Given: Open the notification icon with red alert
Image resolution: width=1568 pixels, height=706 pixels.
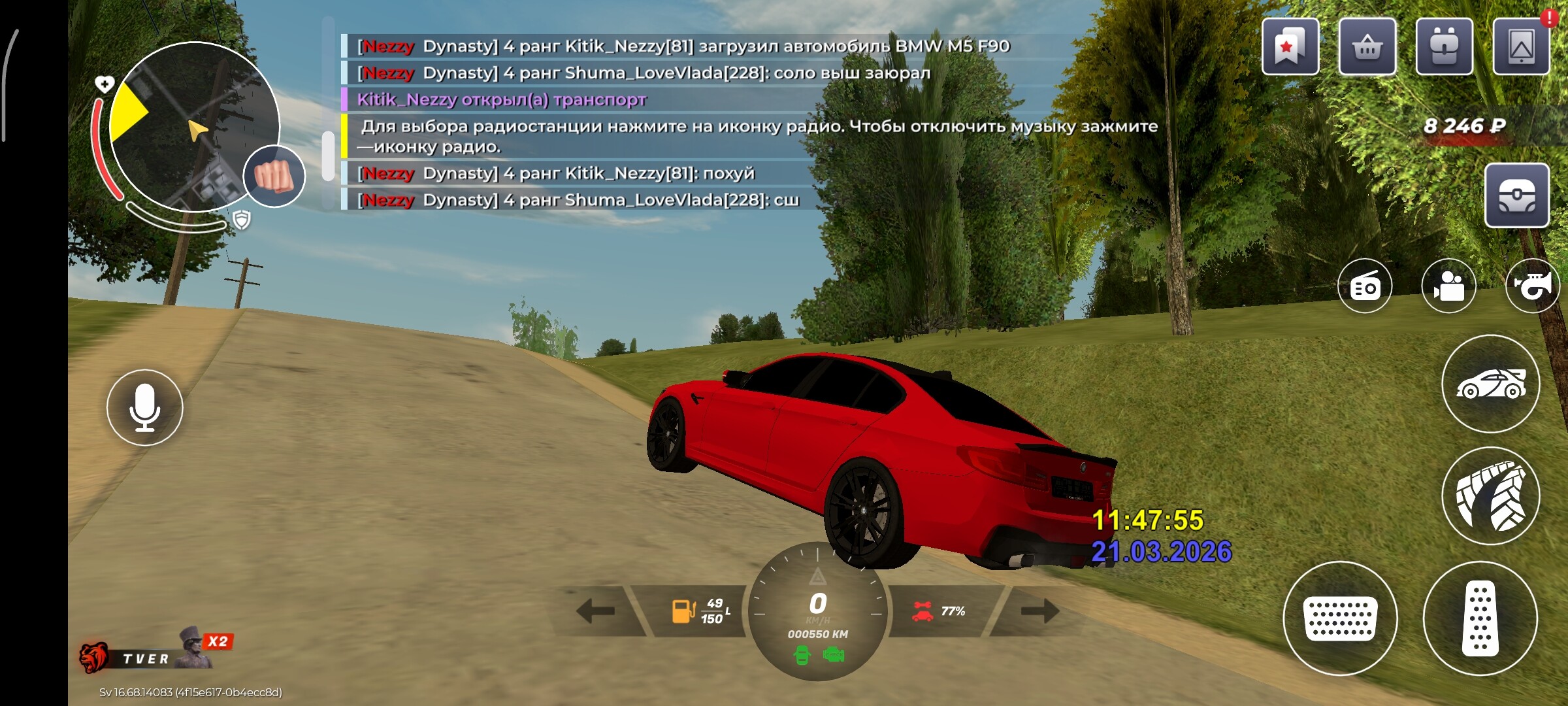Looking at the screenshot, I should click(1521, 47).
